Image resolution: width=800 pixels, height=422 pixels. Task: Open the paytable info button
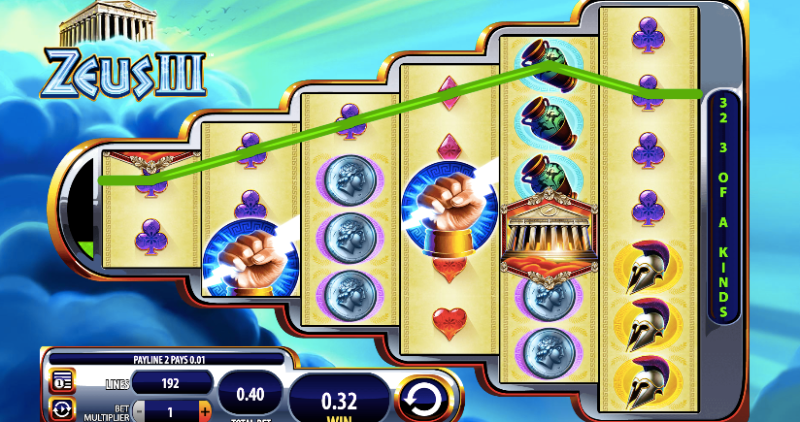[x=63, y=381]
